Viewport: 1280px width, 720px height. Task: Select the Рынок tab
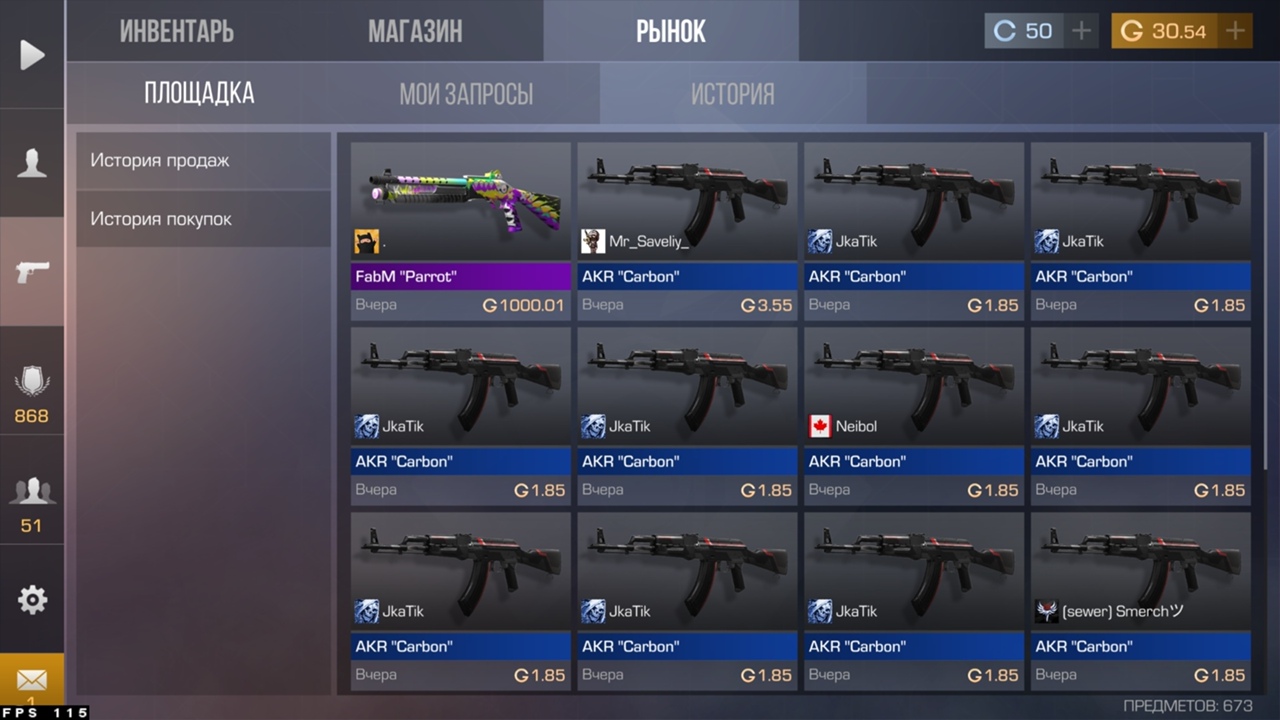pos(671,31)
